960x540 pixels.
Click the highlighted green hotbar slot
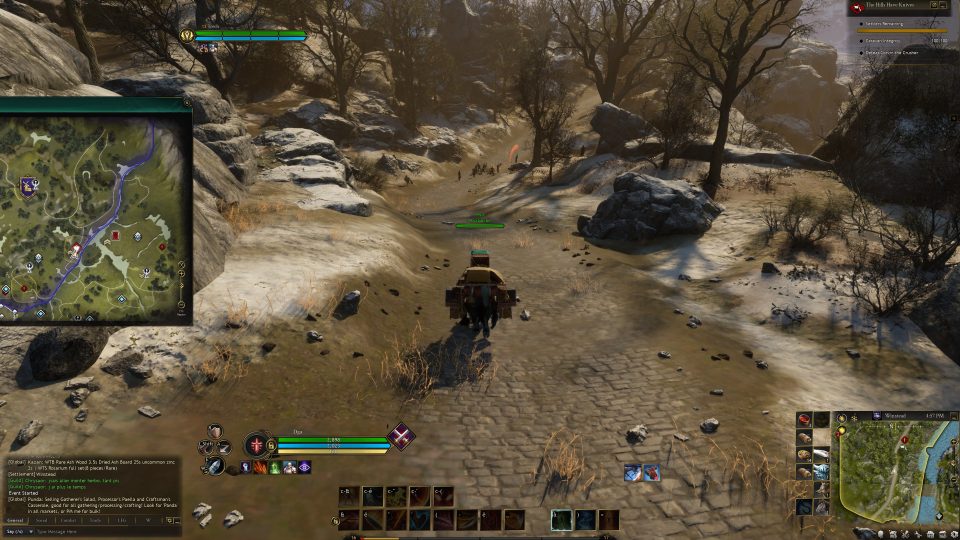561,520
